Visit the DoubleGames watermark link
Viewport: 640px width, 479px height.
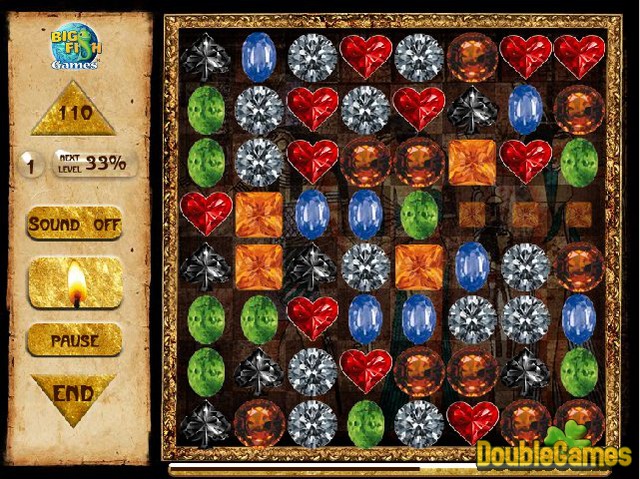pyautogui.click(x=552, y=454)
